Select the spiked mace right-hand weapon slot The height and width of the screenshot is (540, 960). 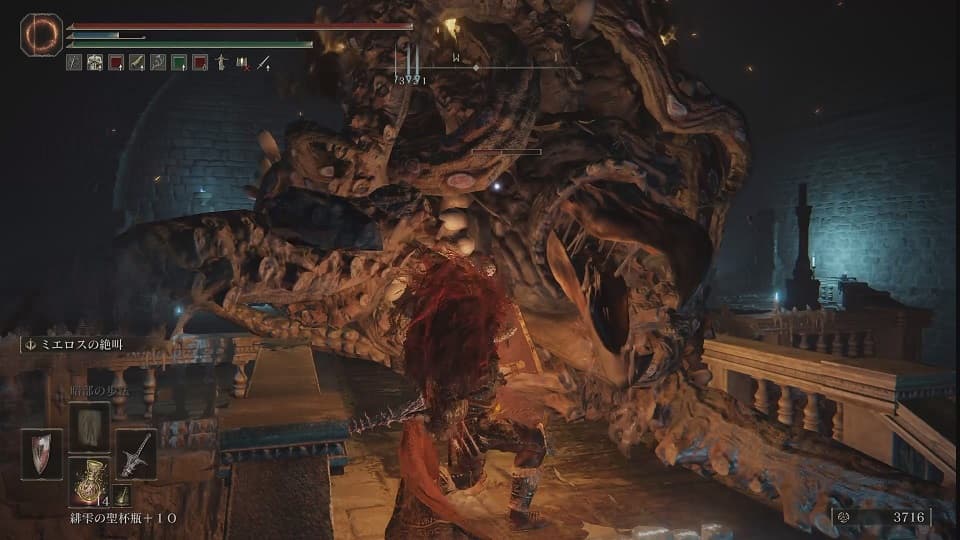[135, 454]
